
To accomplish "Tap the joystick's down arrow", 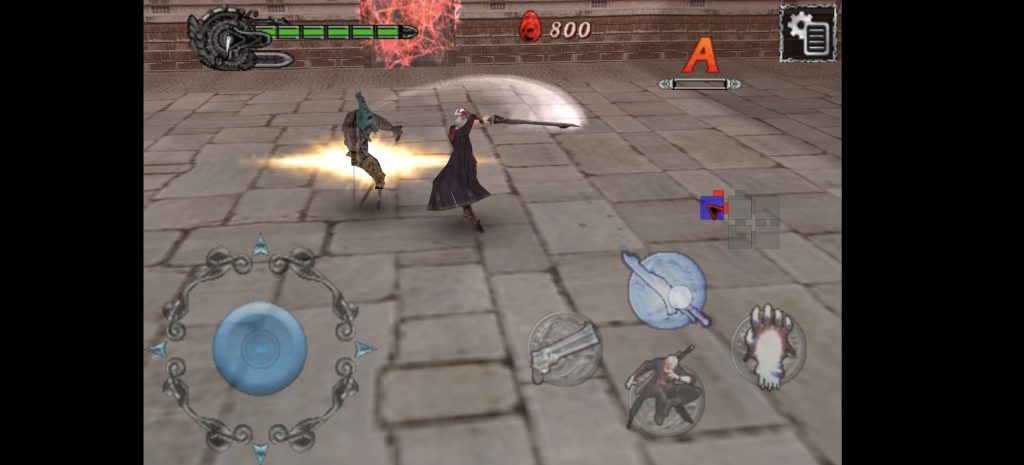I will coord(260,452).
